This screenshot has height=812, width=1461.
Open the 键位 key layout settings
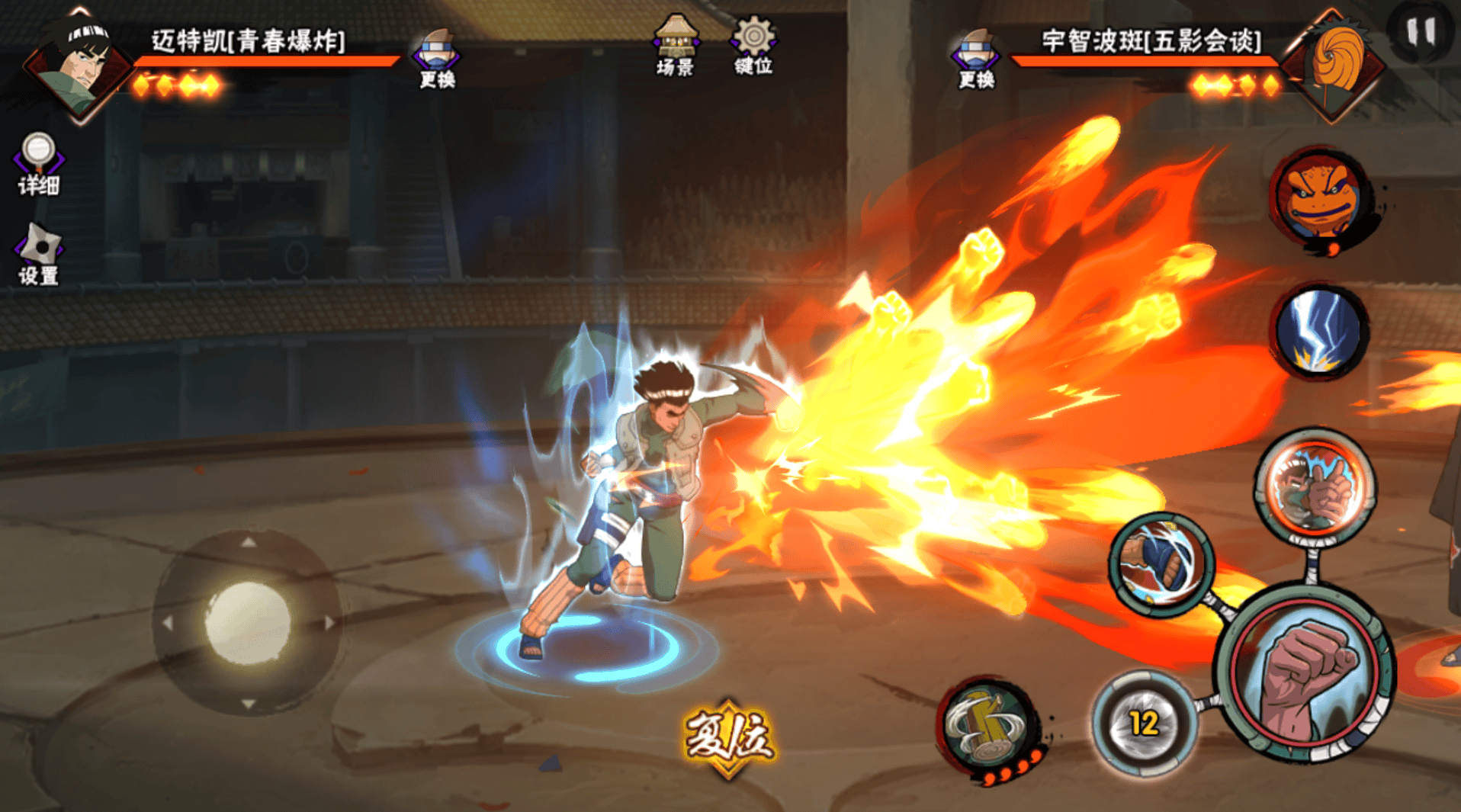pyautogui.click(x=753, y=46)
